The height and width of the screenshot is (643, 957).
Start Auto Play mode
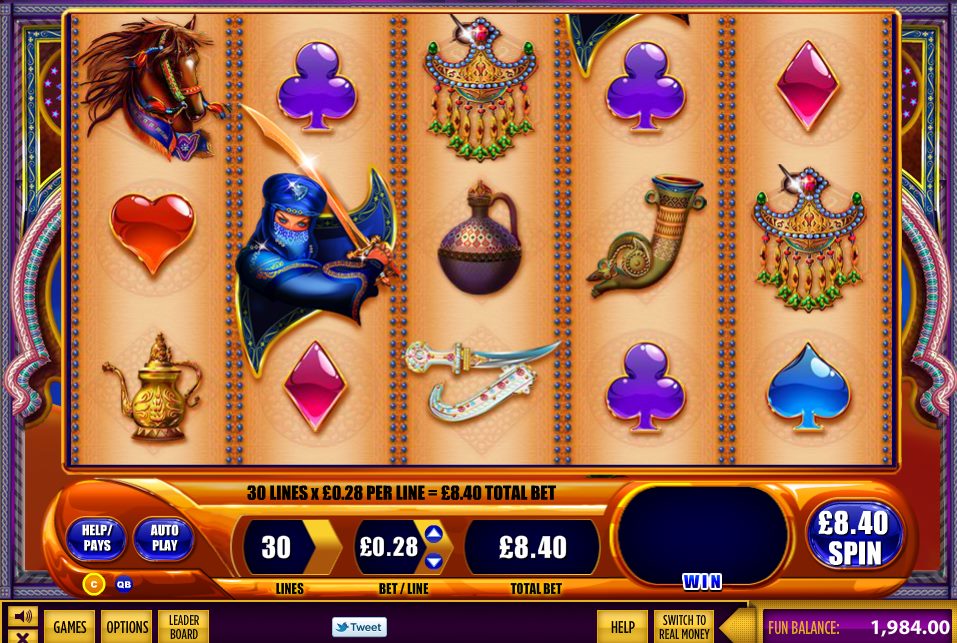(x=163, y=539)
